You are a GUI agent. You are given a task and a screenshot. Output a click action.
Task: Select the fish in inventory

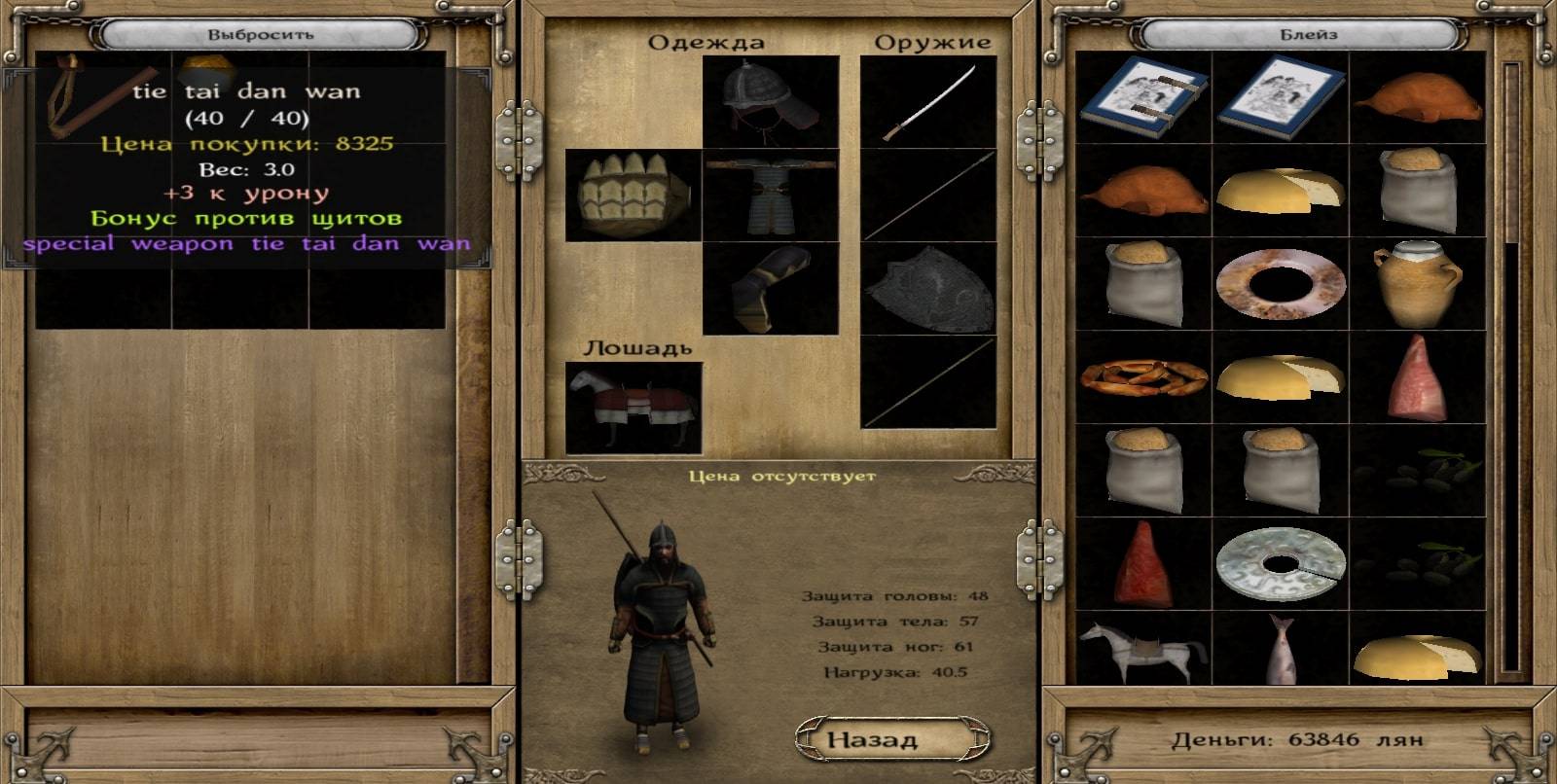click(1280, 650)
